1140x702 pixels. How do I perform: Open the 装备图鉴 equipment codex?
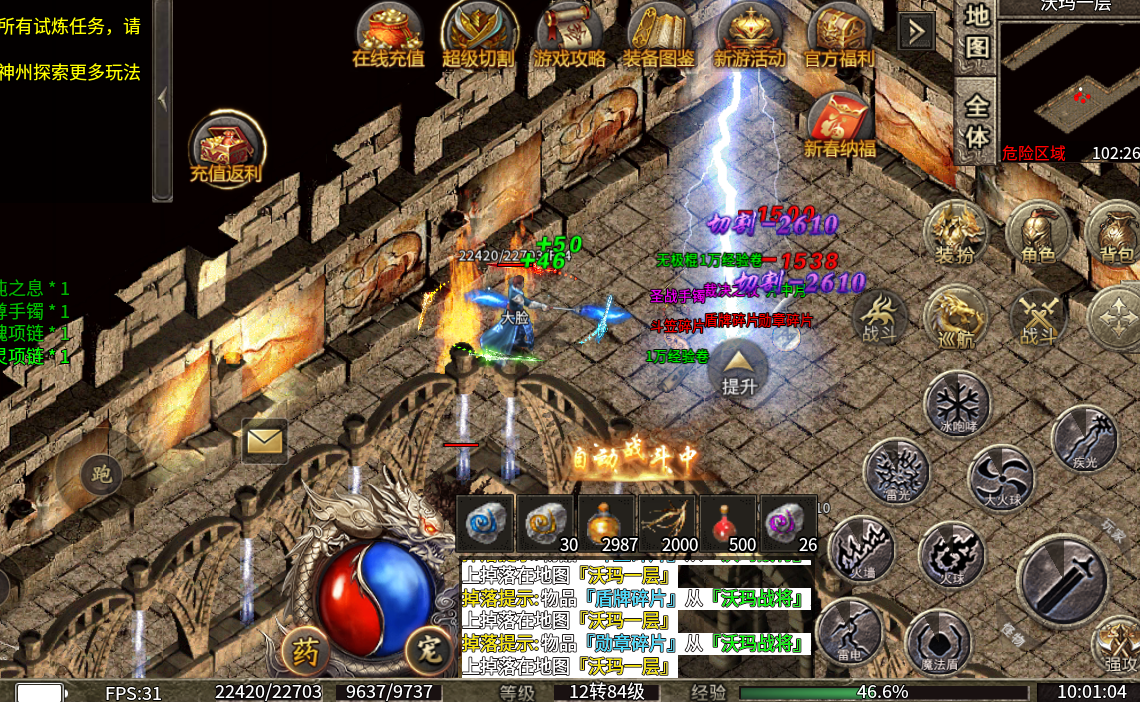click(x=659, y=35)
